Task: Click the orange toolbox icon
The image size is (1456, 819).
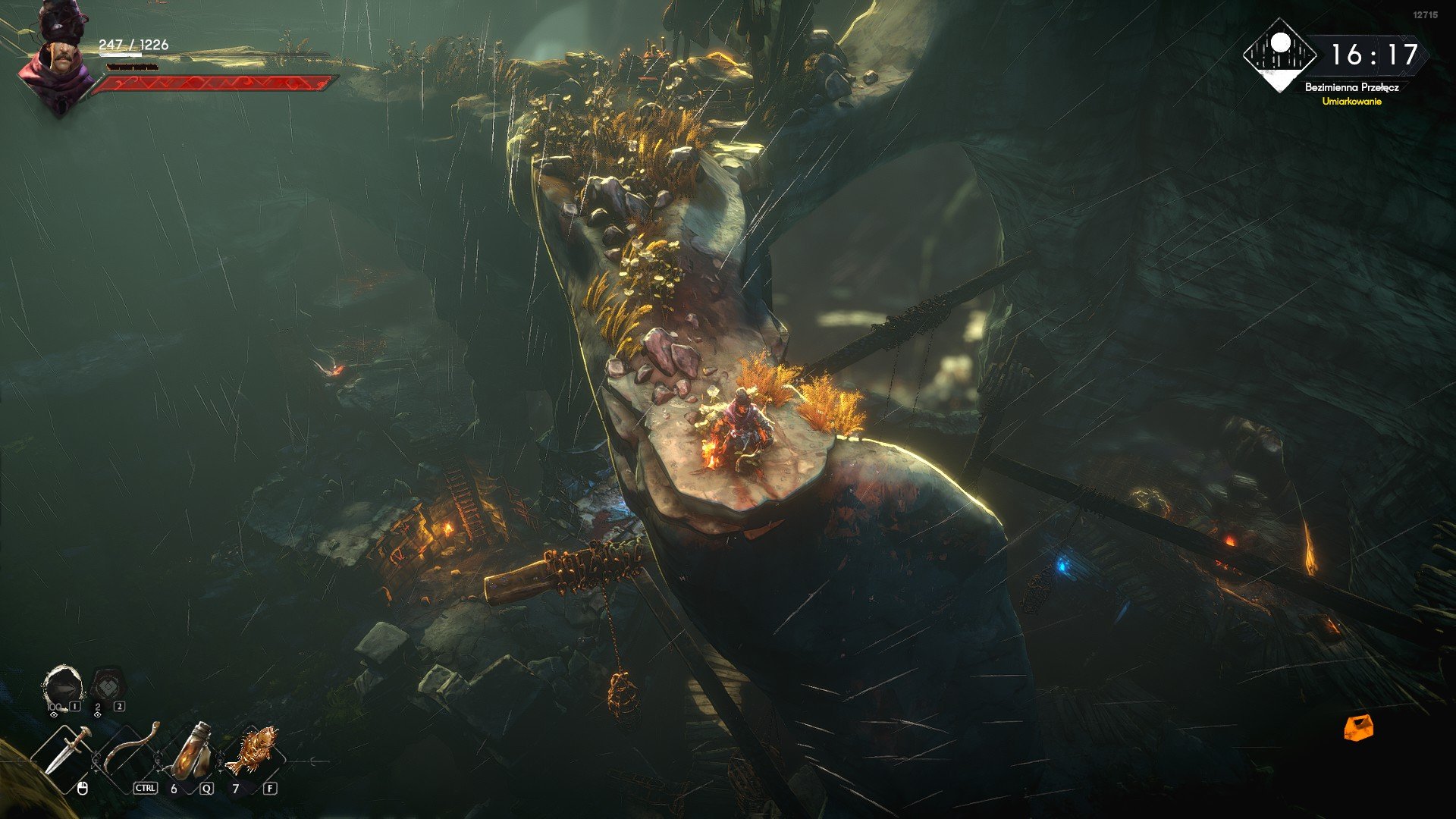Action: tap(1358, 727)
